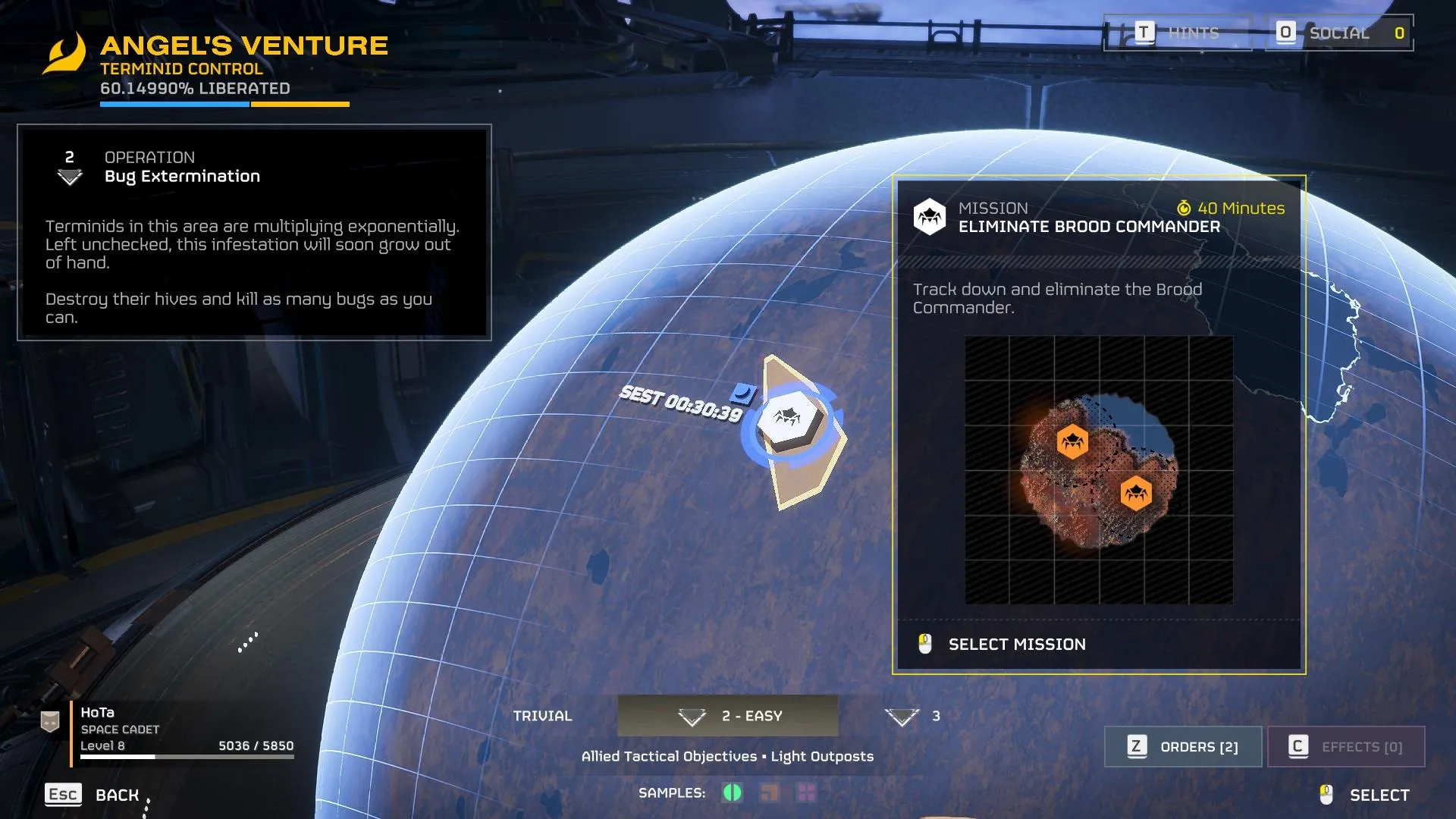
Task: Select the Eliminate Brood Commander mission
Action: pos(1016,645)
